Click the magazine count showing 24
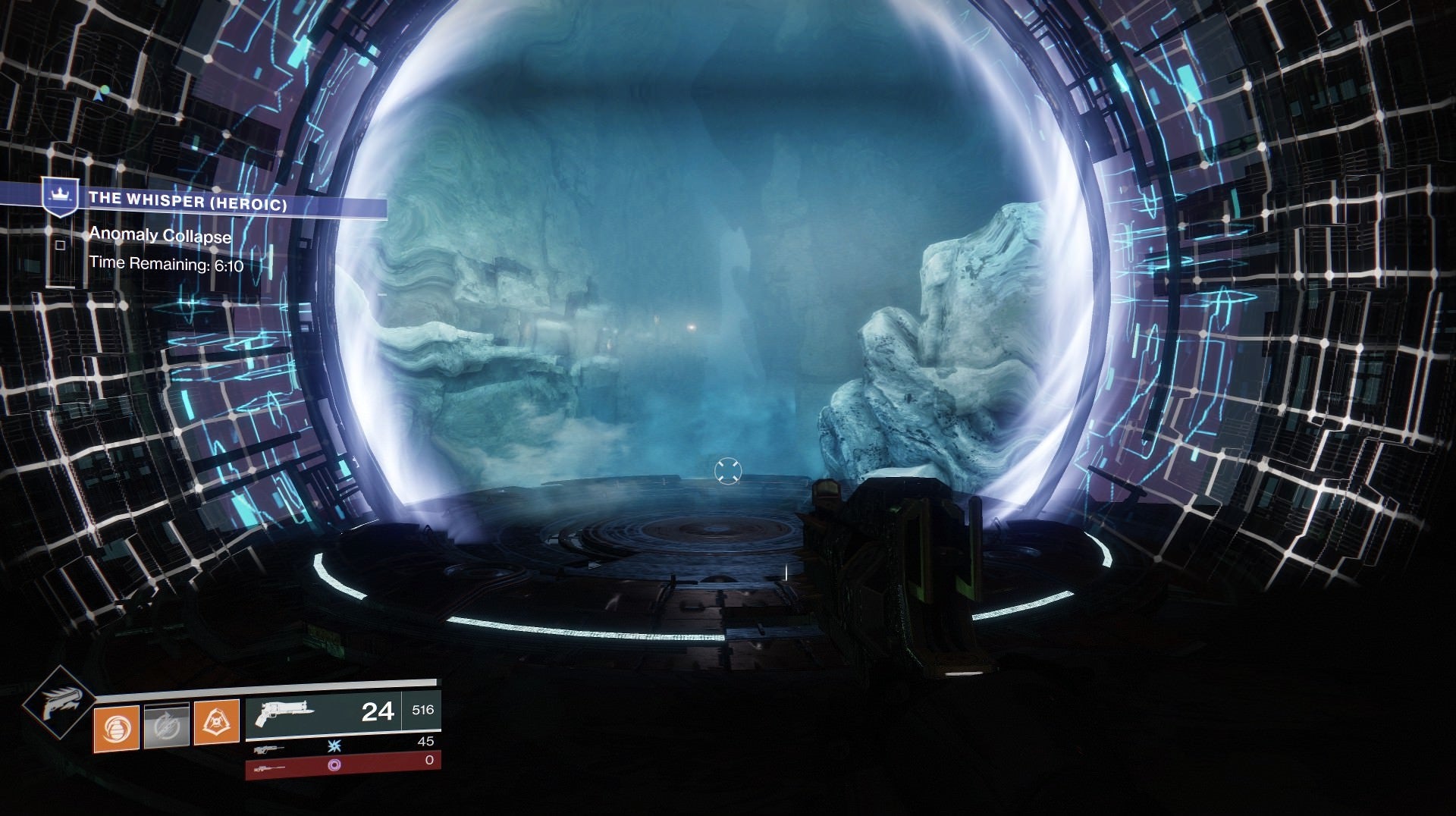 click(x=379, y=711)
